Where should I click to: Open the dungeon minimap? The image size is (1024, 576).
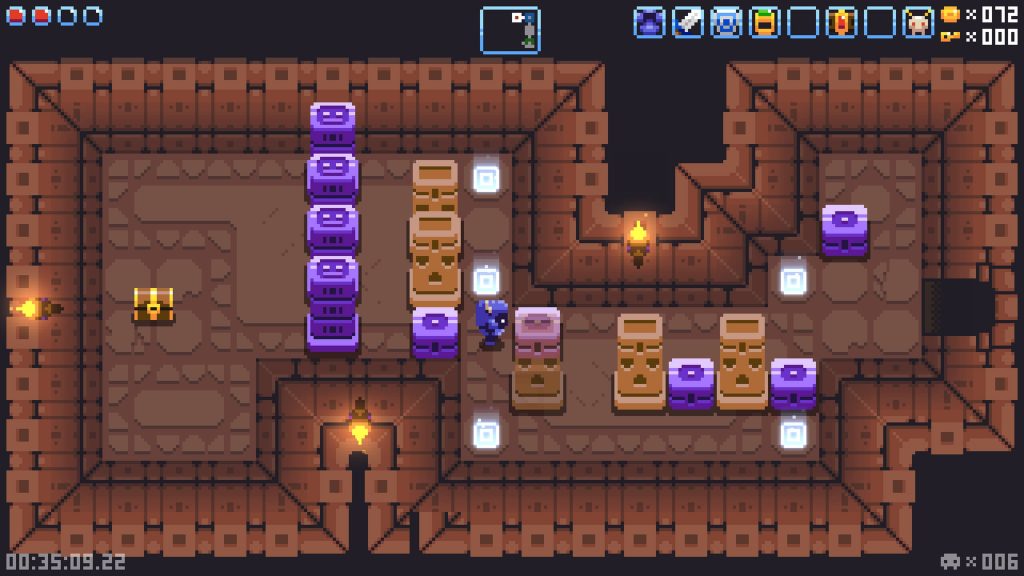pos(510,29)
